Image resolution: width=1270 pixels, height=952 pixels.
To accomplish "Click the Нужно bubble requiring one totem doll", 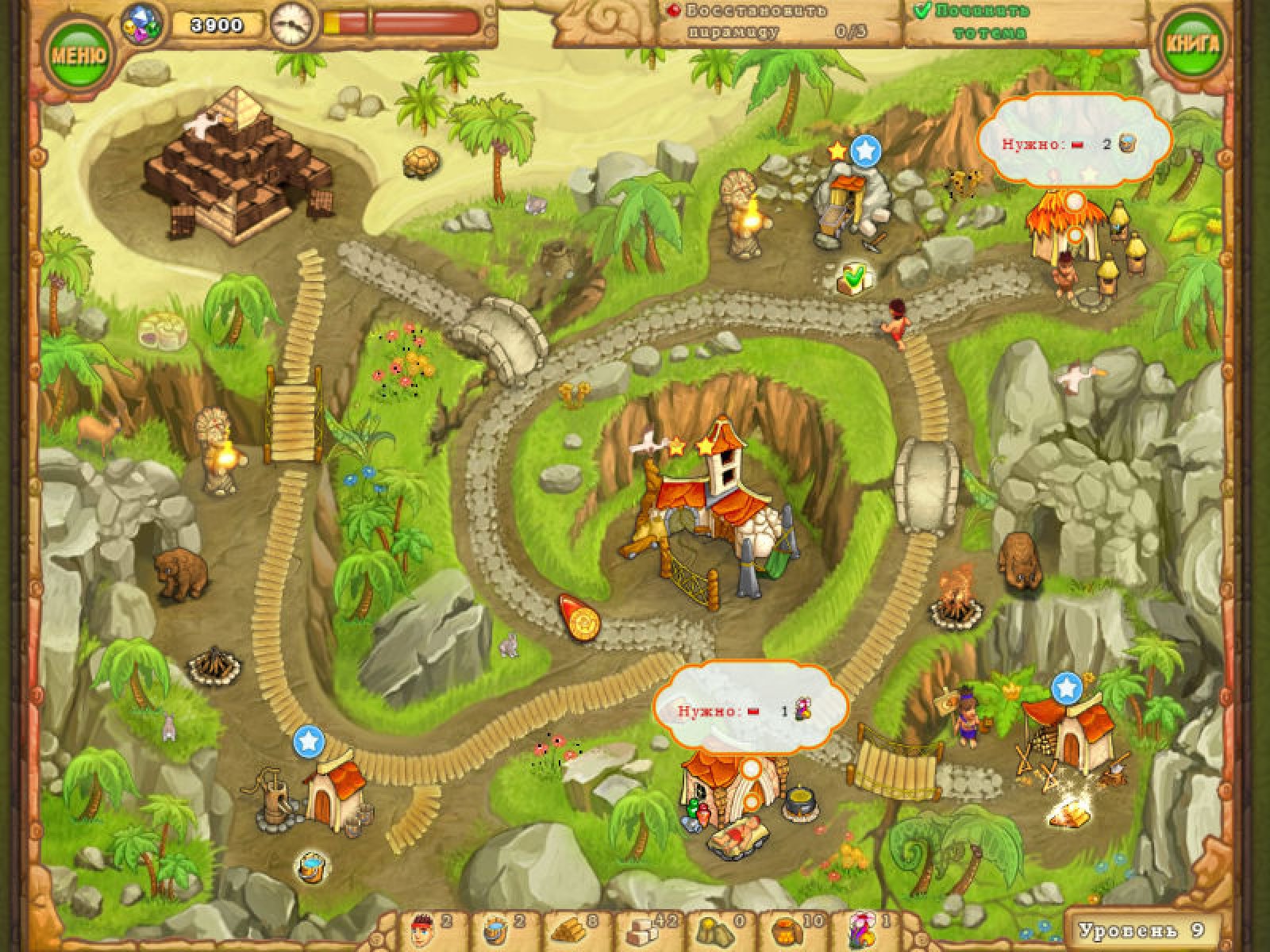I will (749, 710).
